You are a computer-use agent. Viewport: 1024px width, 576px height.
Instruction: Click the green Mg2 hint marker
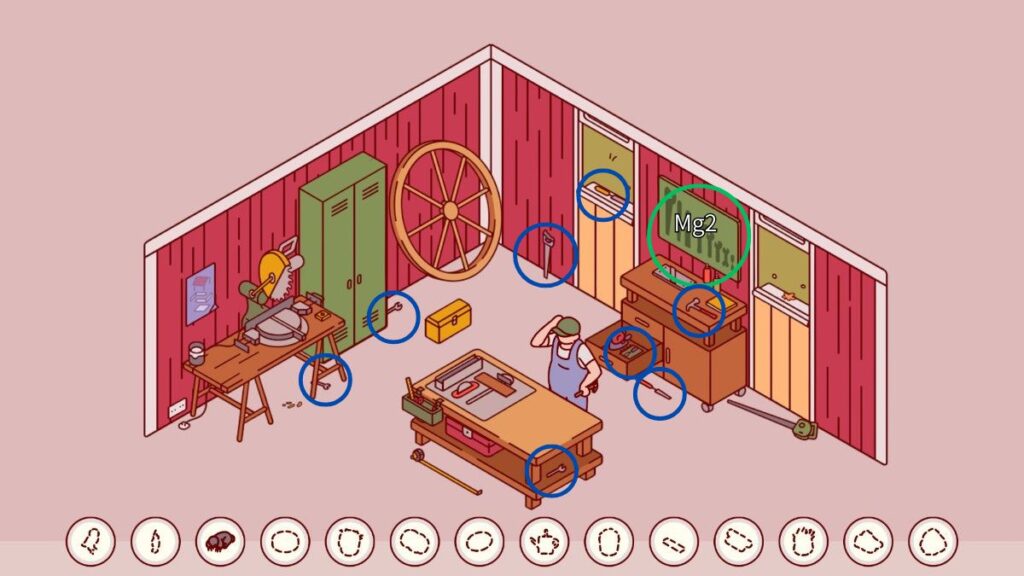697,232
